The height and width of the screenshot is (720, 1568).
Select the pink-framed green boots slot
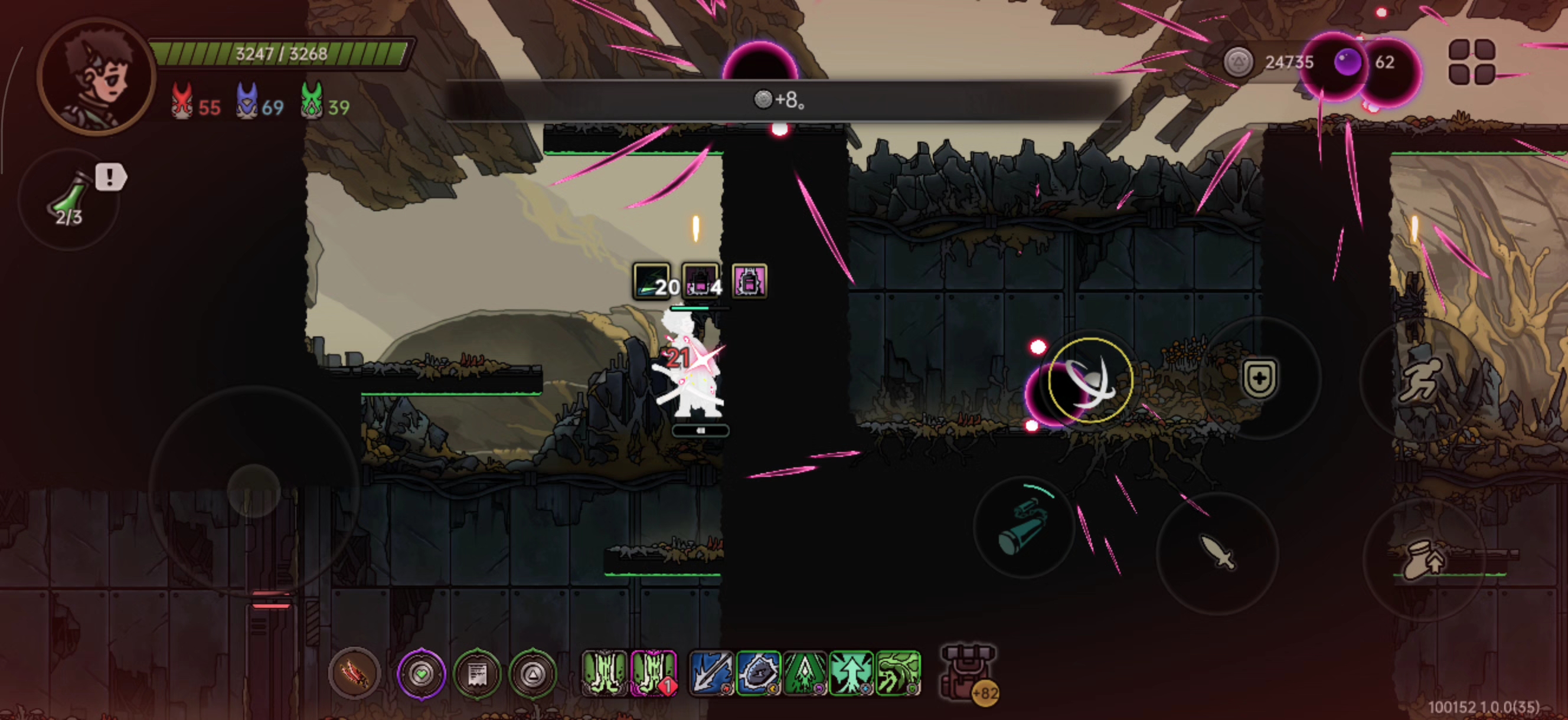[654, 673]
